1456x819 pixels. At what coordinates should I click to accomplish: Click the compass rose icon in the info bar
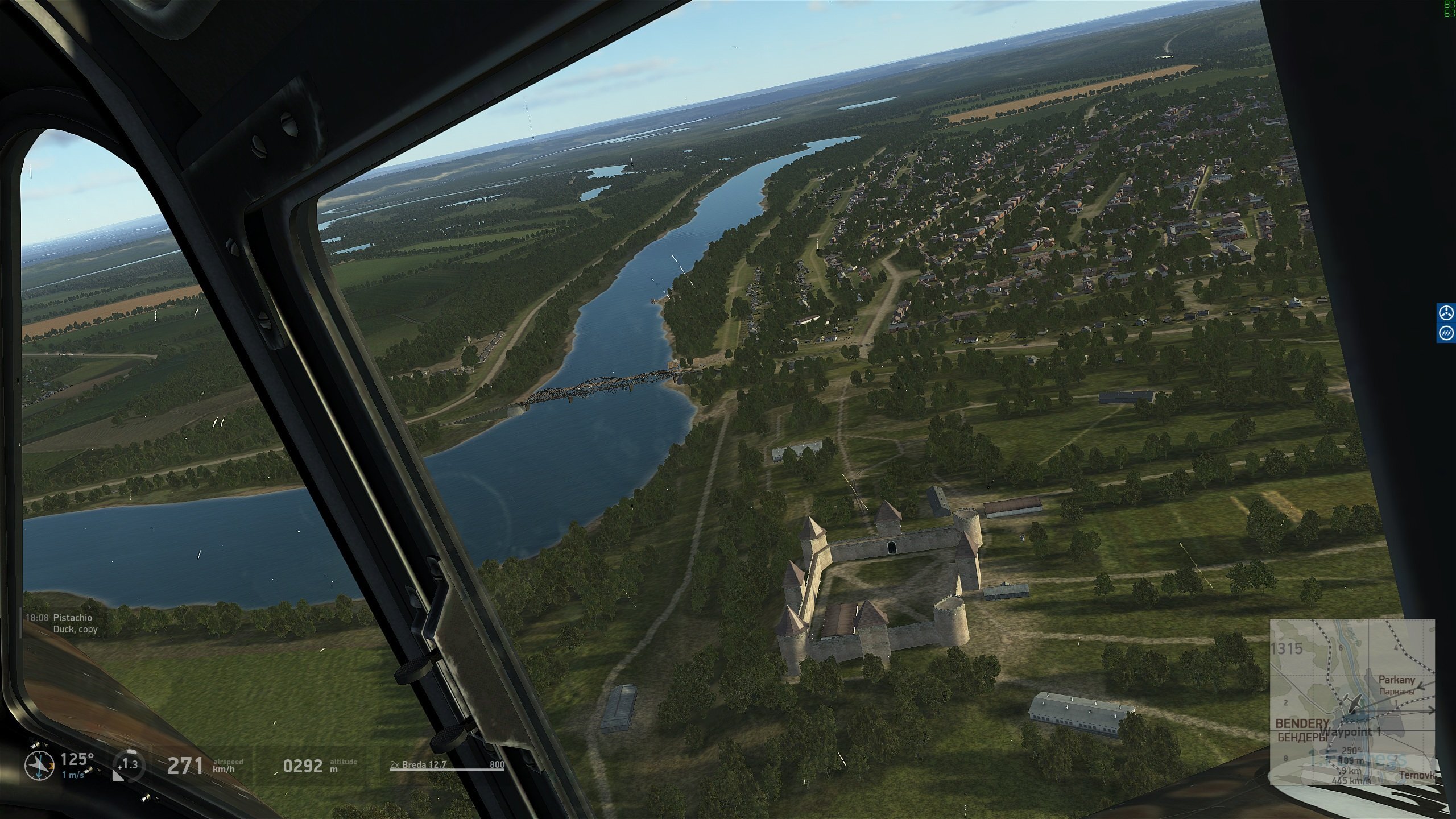[x=39, y=765]
